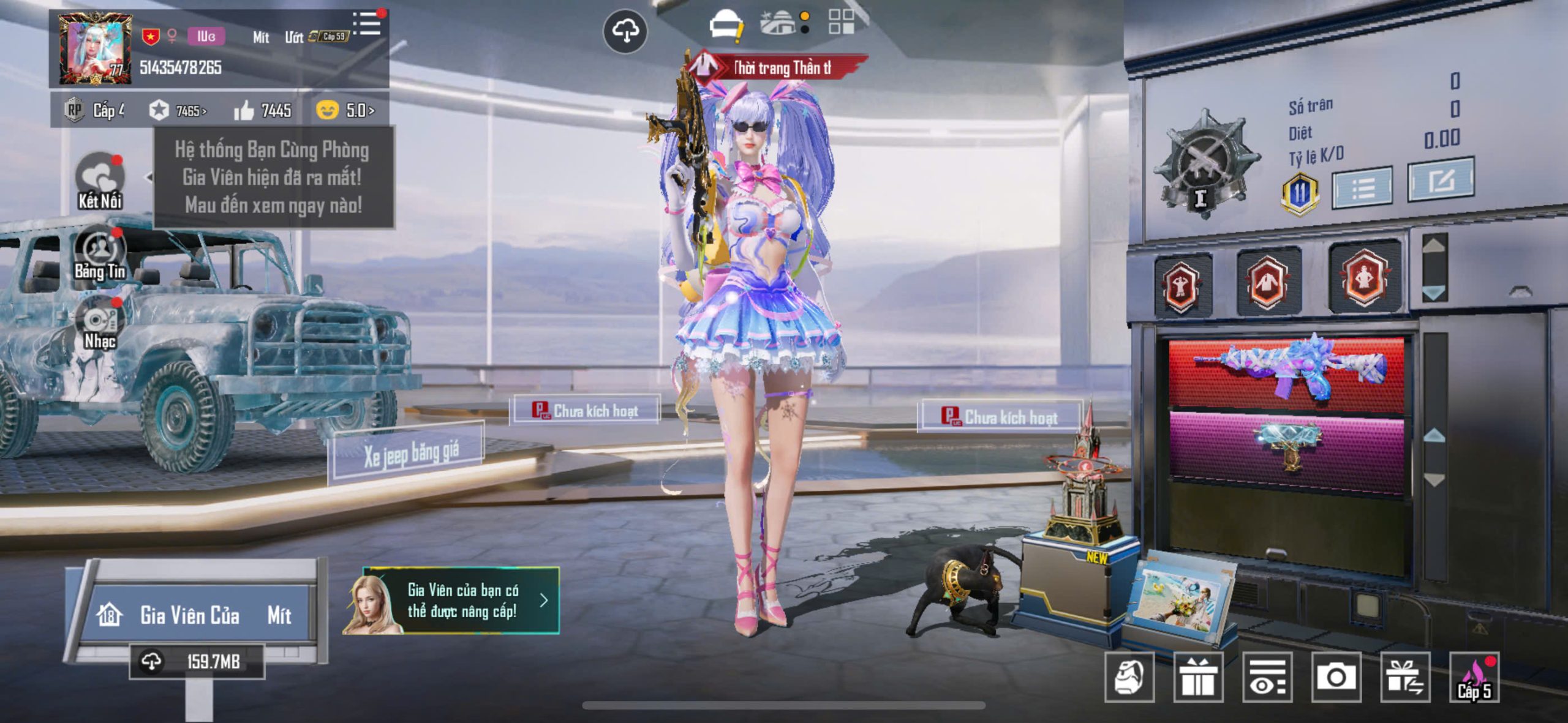Open the stats list button
Viewport: 1568px width, 723px height.
click(x=1363, y=187)
